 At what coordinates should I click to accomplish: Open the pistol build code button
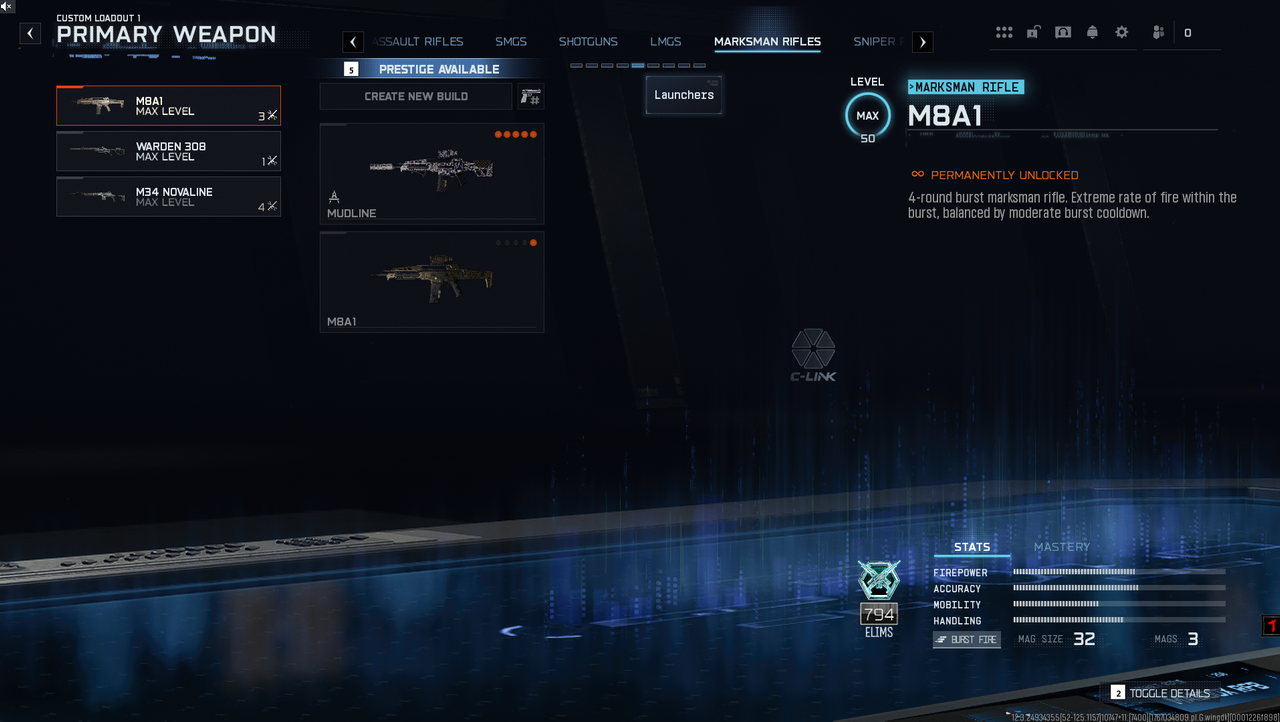(x=531, y=96)
